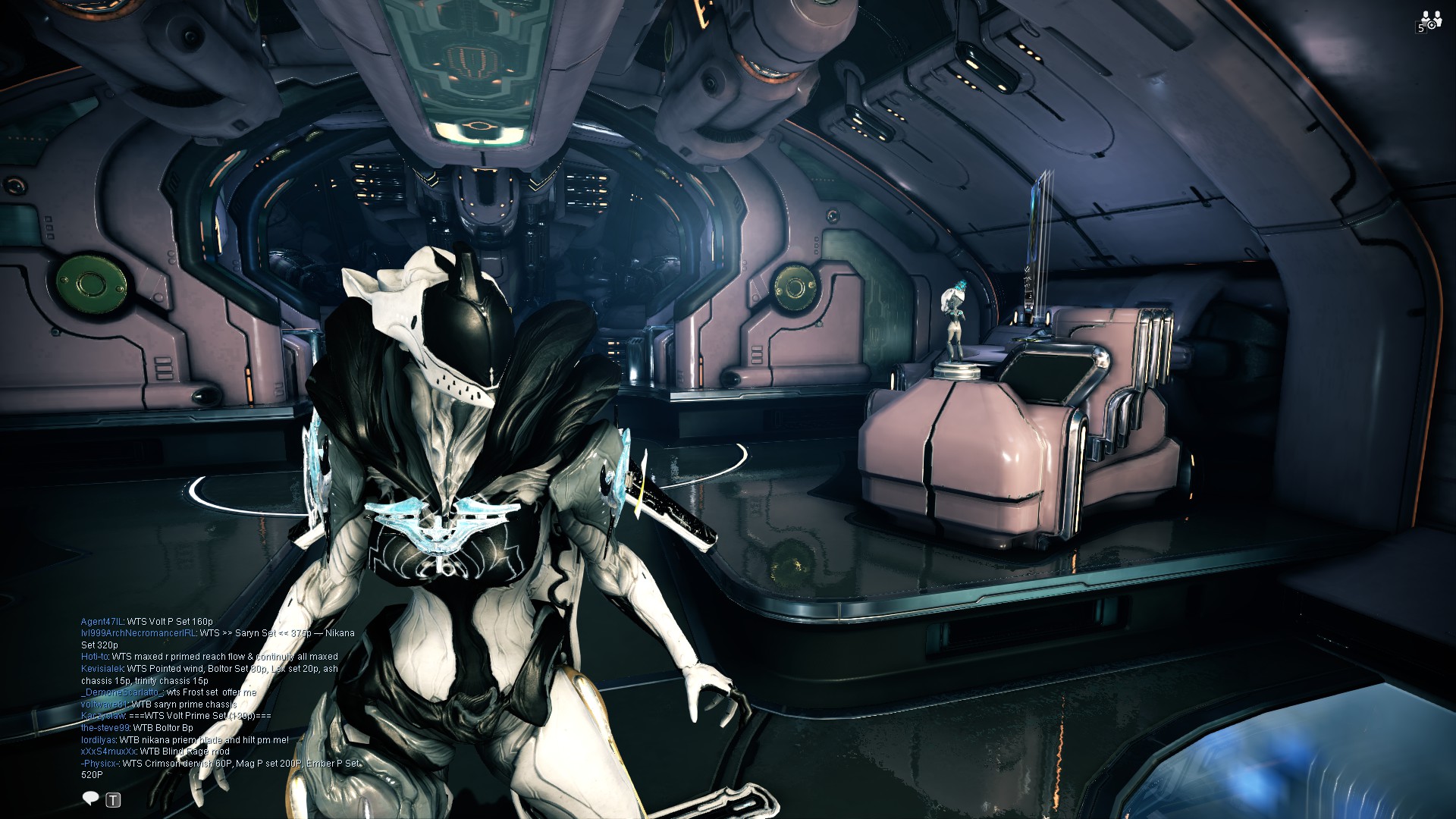Open the chat speech bubble icon
The width and height of the screenshot is (1456, 819).
tap(91, 799)
